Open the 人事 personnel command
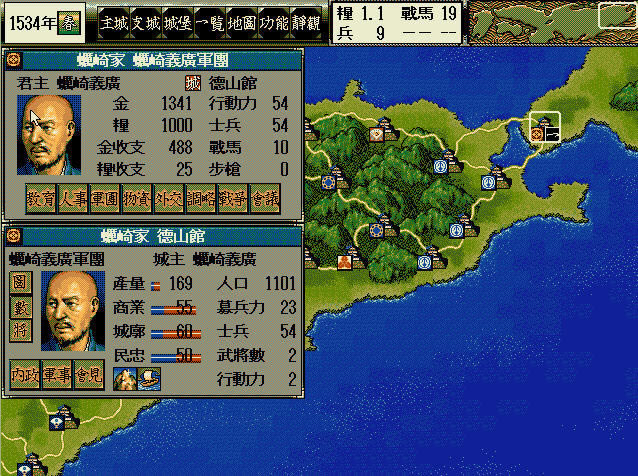This screenshot has width=638, height=476. click(73, 200)
